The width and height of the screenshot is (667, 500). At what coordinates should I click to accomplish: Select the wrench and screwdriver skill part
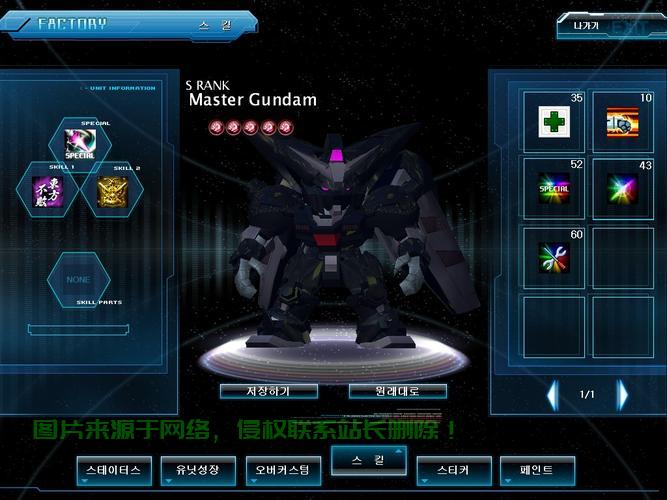(x=553, y=257)
